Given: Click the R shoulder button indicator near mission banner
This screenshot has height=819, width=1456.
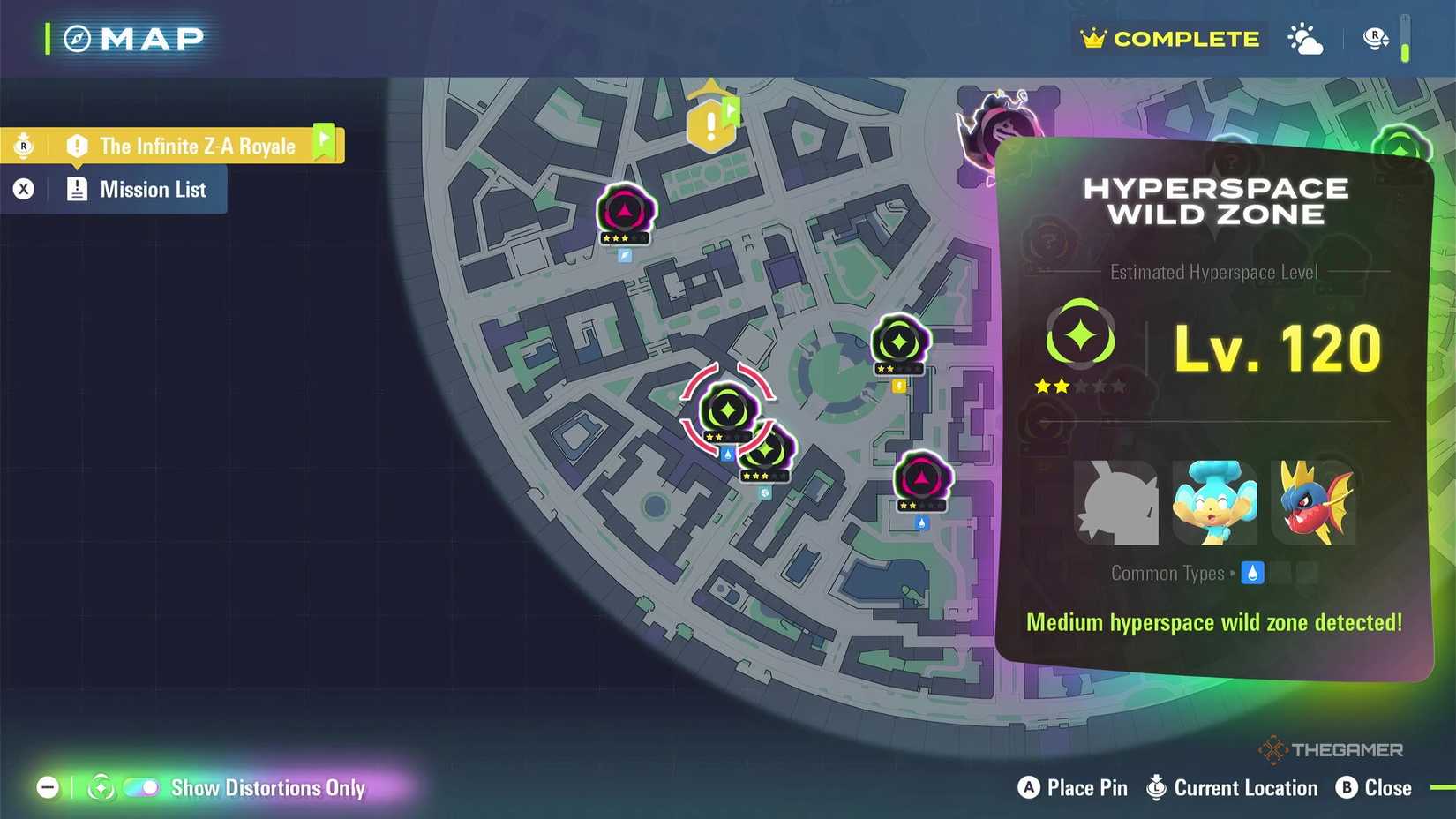Looking at the screenshot, I should (24, 146).
